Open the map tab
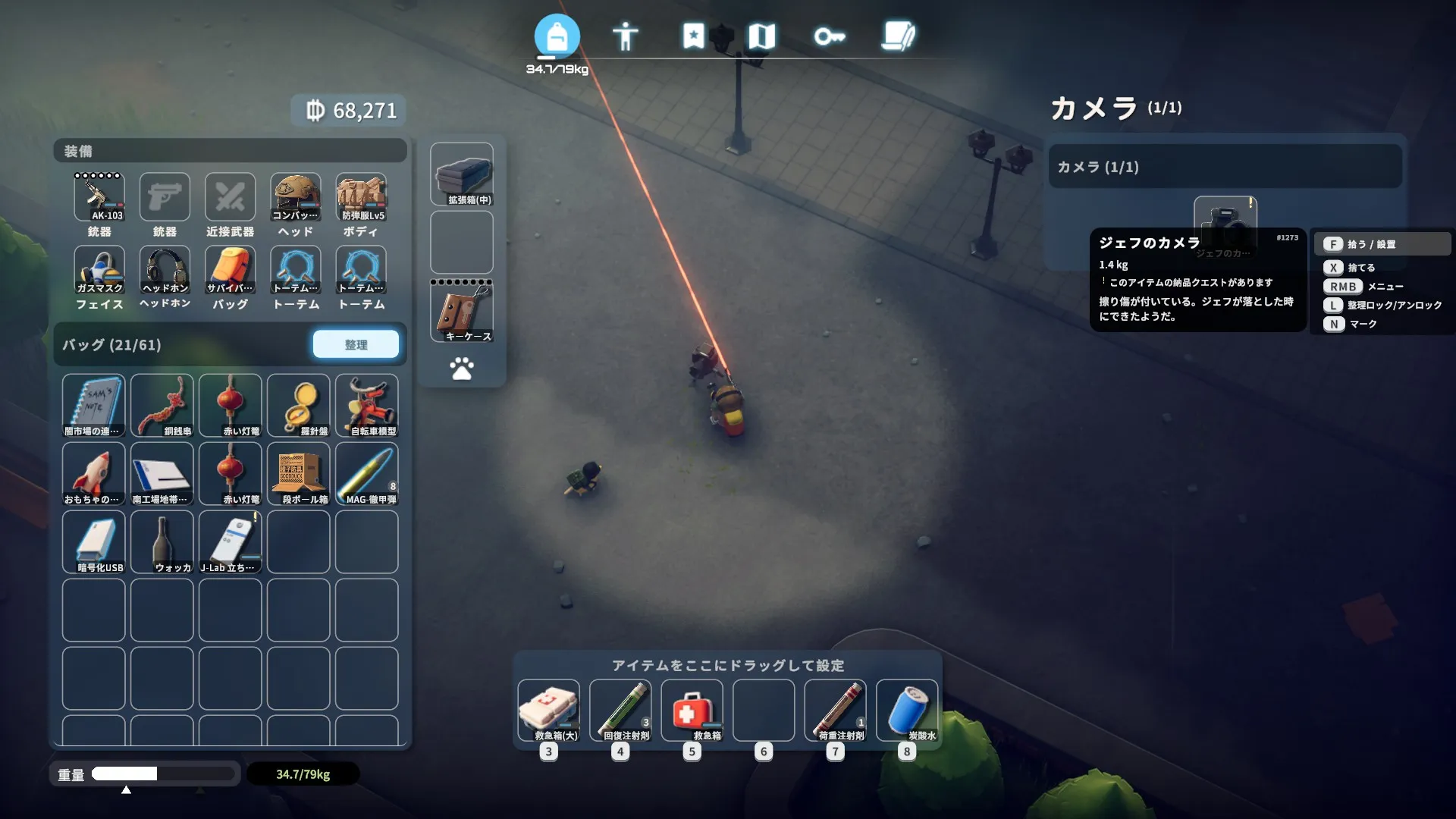This screenshot has width=1456, height=819. point(761,36)
